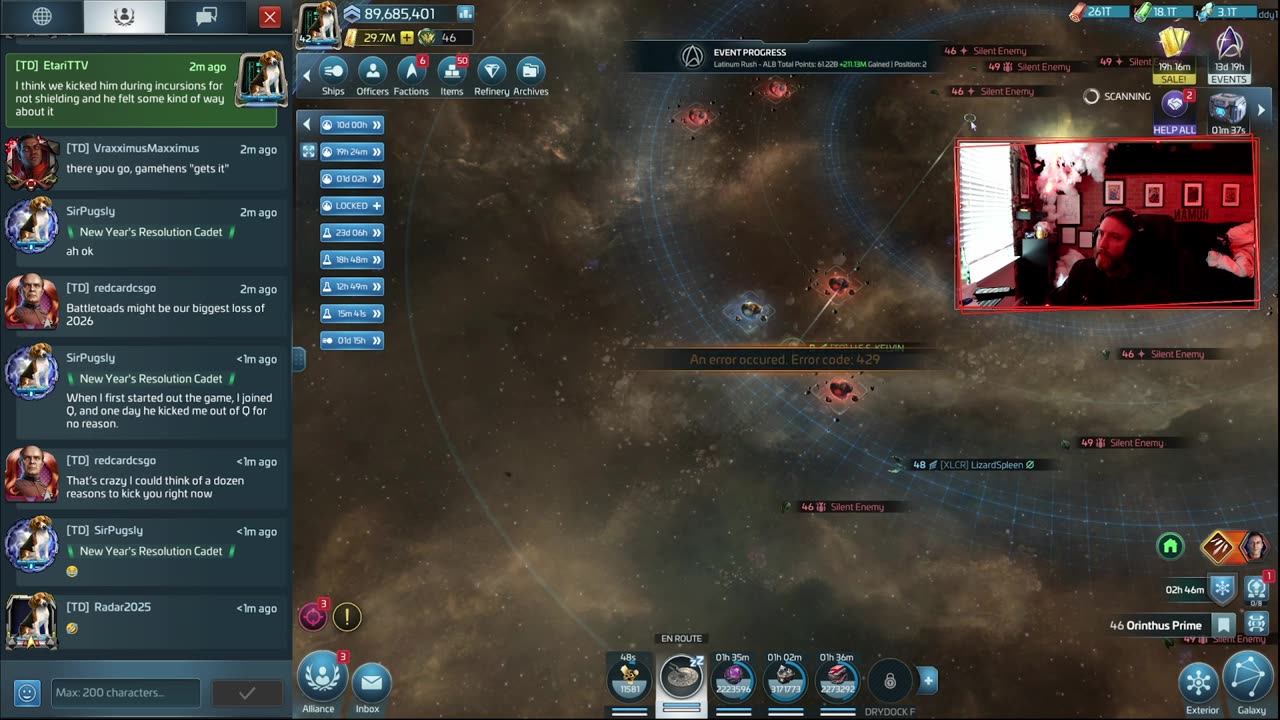The image size is (1280, 720).
Task: Tap the Help All button
Action: (1174, 112)
